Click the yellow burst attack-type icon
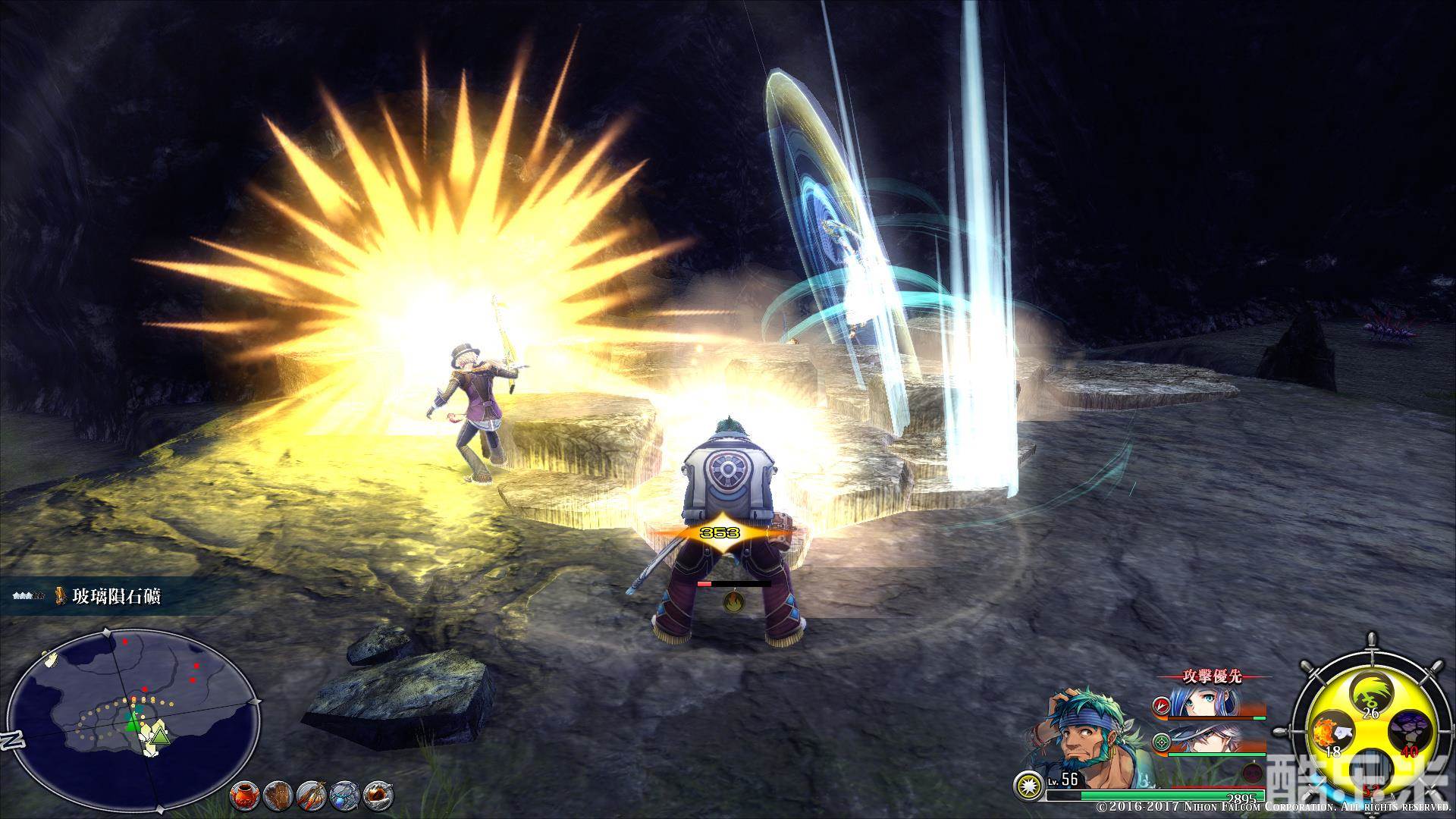The height and width of the screenshot is (819, 1456). (x=1028, y=783)
